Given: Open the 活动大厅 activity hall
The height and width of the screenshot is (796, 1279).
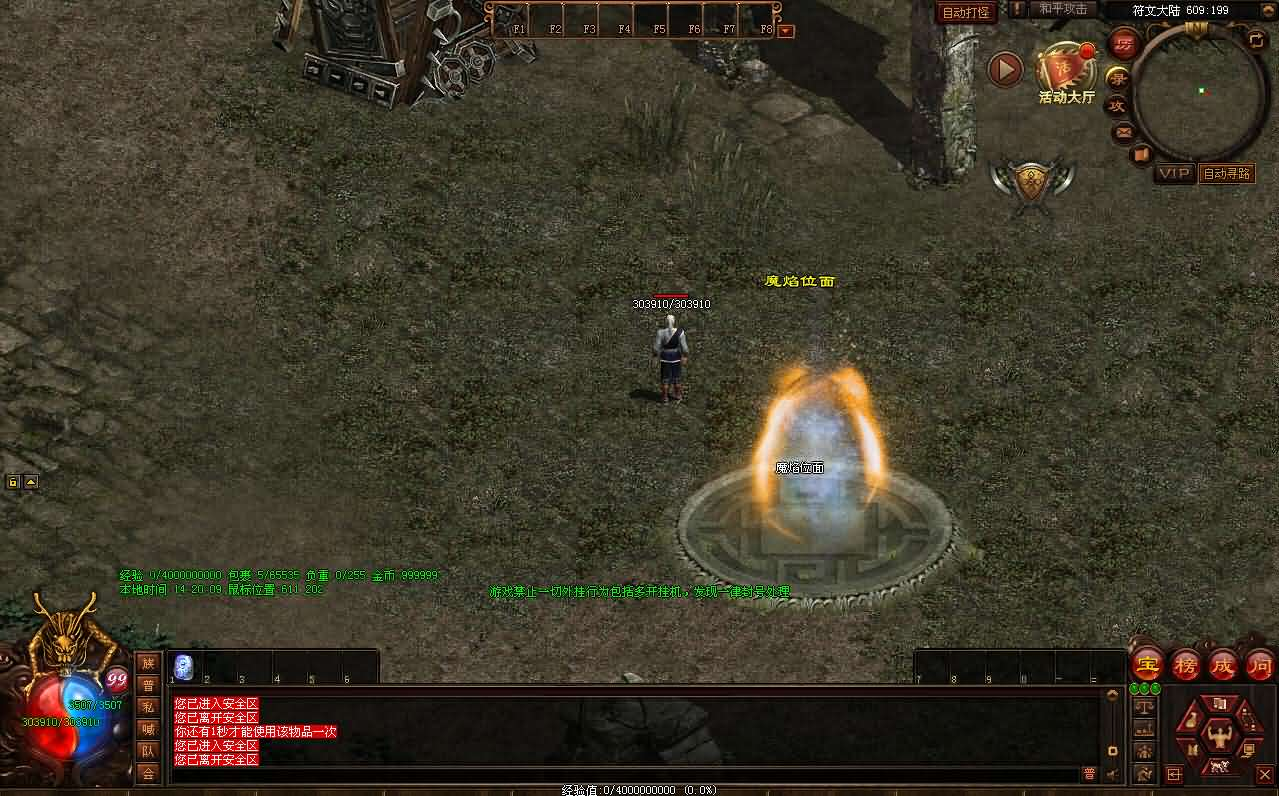Looking at the screenshot, I should click(1066, 74).
